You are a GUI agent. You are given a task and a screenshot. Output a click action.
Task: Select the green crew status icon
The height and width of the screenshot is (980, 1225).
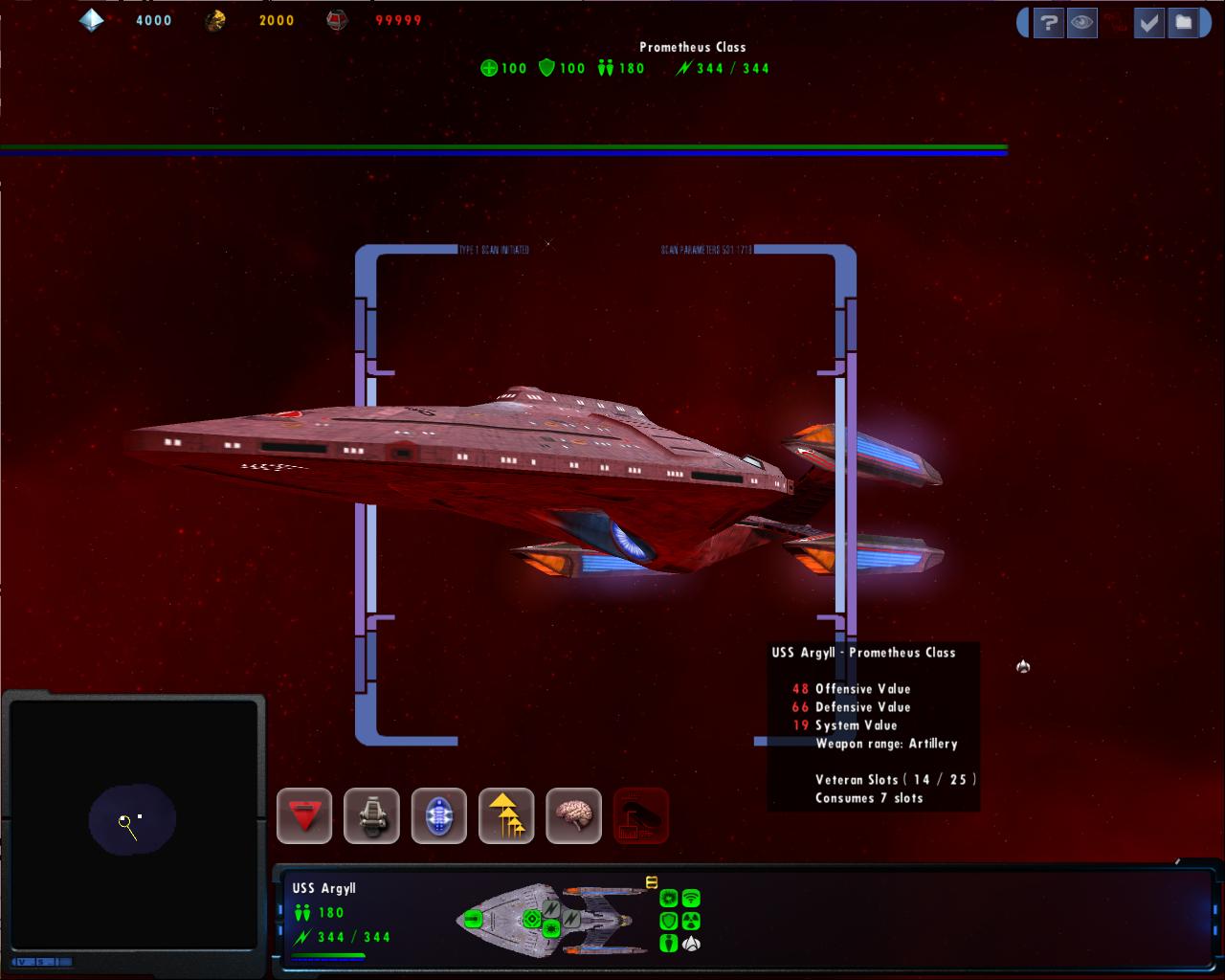pos(669,943)
